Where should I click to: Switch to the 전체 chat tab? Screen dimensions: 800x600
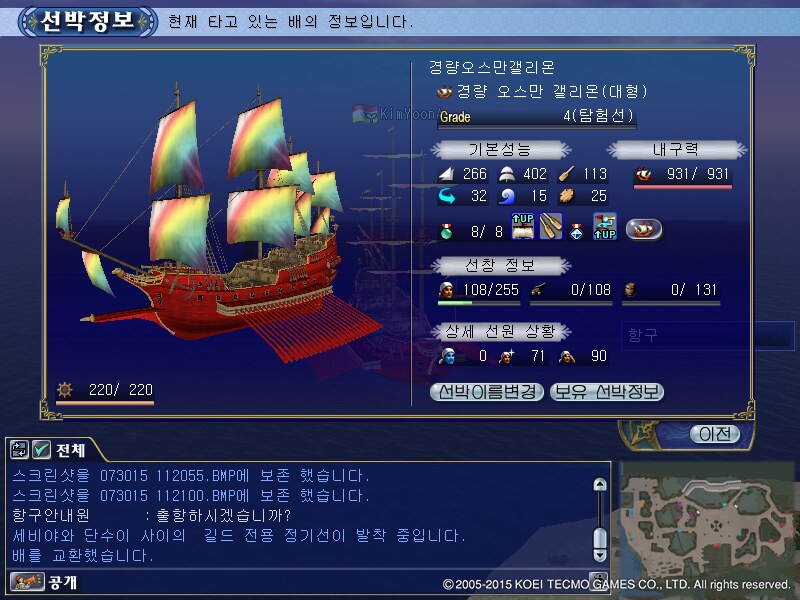click(70, 450)
